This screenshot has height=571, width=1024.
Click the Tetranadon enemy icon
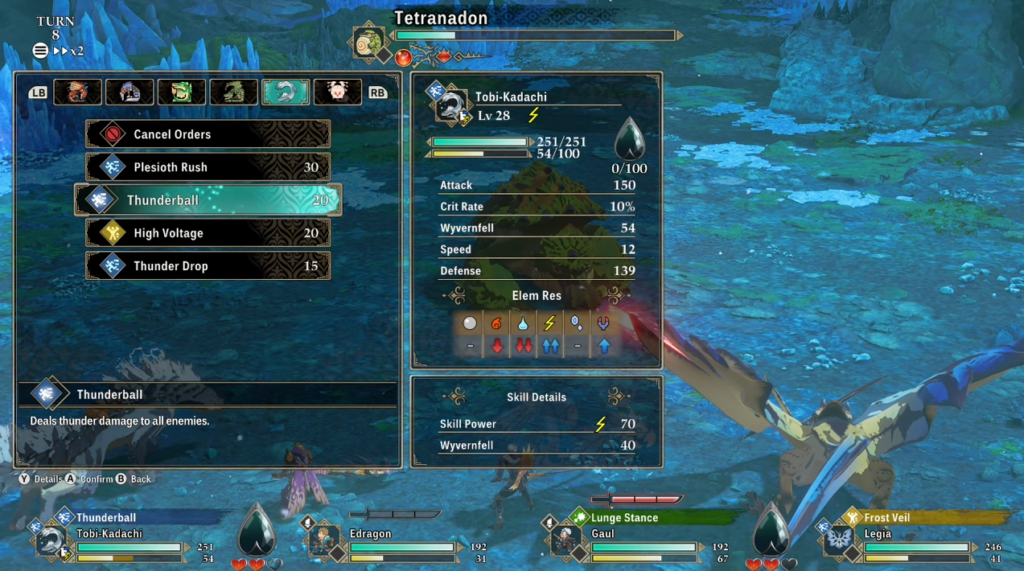(x=368, y=43)
